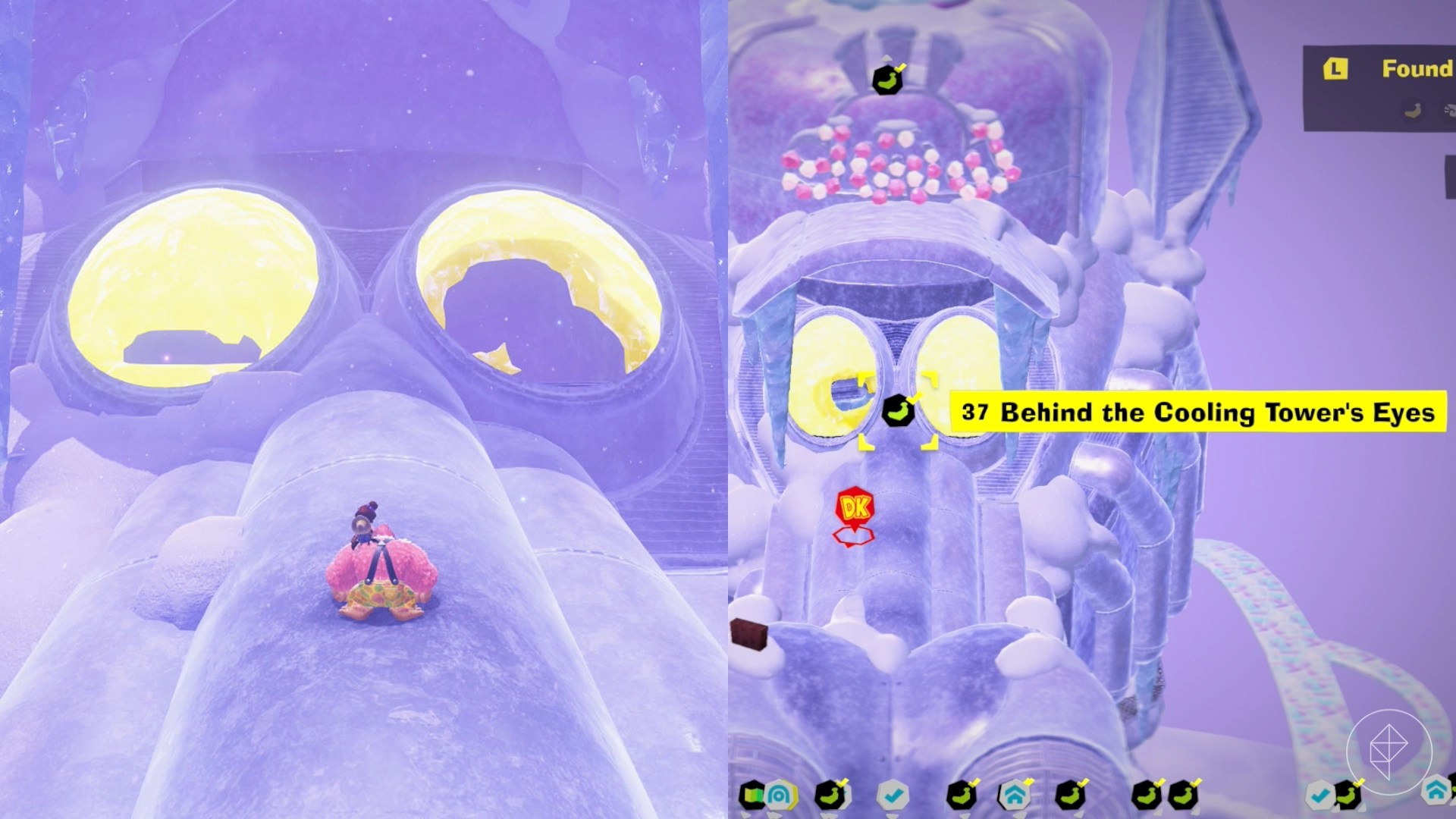Toggle the blue checkmark near the bottom right gems
The height and width of the screenshot is (819, 1456).
[1318, 793]
